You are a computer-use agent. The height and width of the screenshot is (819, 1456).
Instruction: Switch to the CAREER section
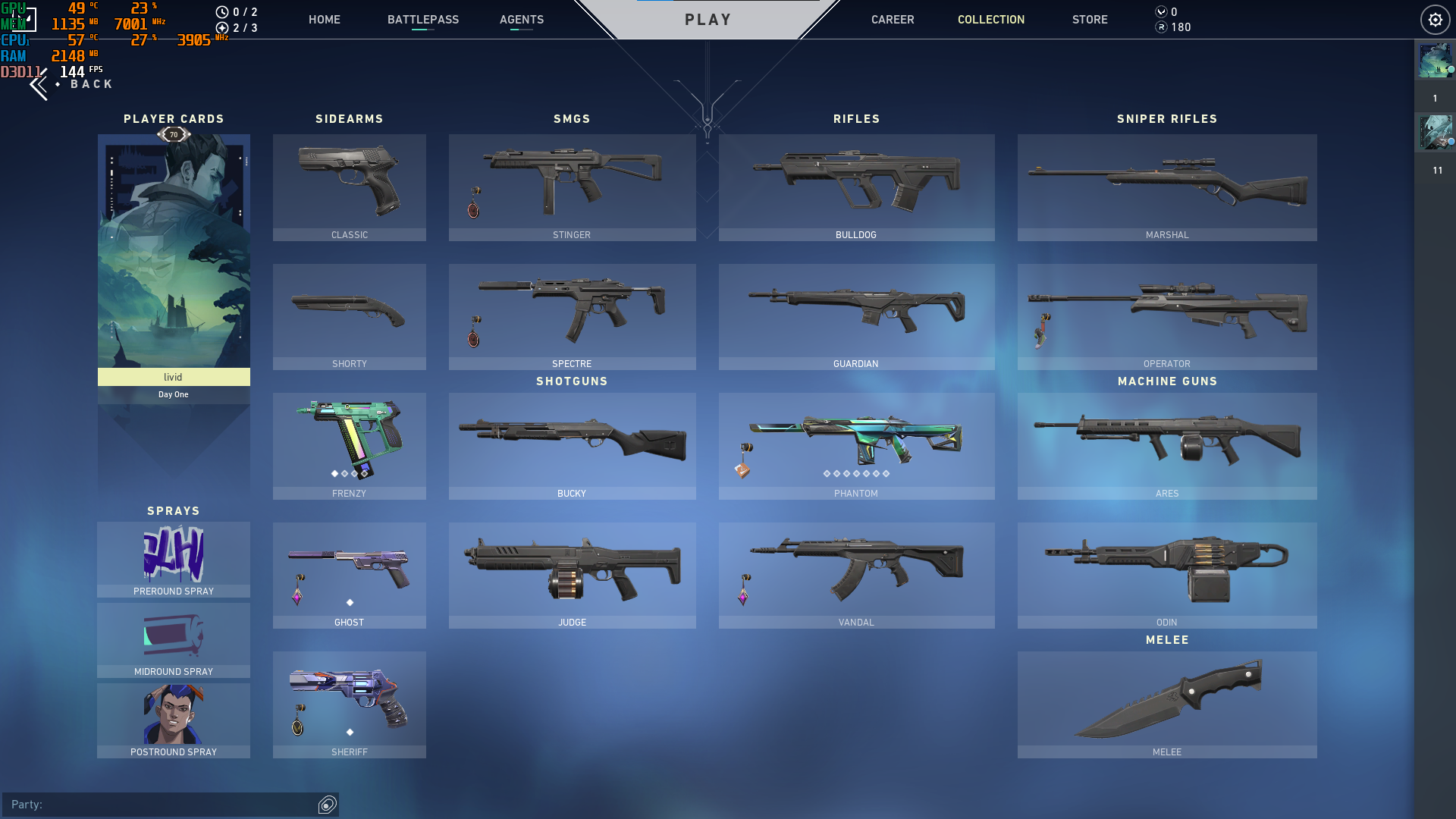pyautogui.click(x=892, y=20)
